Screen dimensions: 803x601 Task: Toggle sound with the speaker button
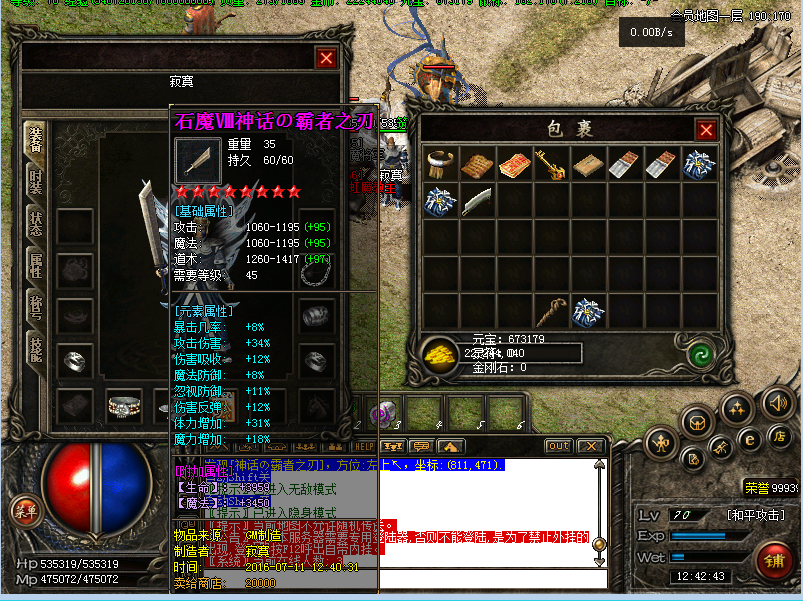[776, 404]
